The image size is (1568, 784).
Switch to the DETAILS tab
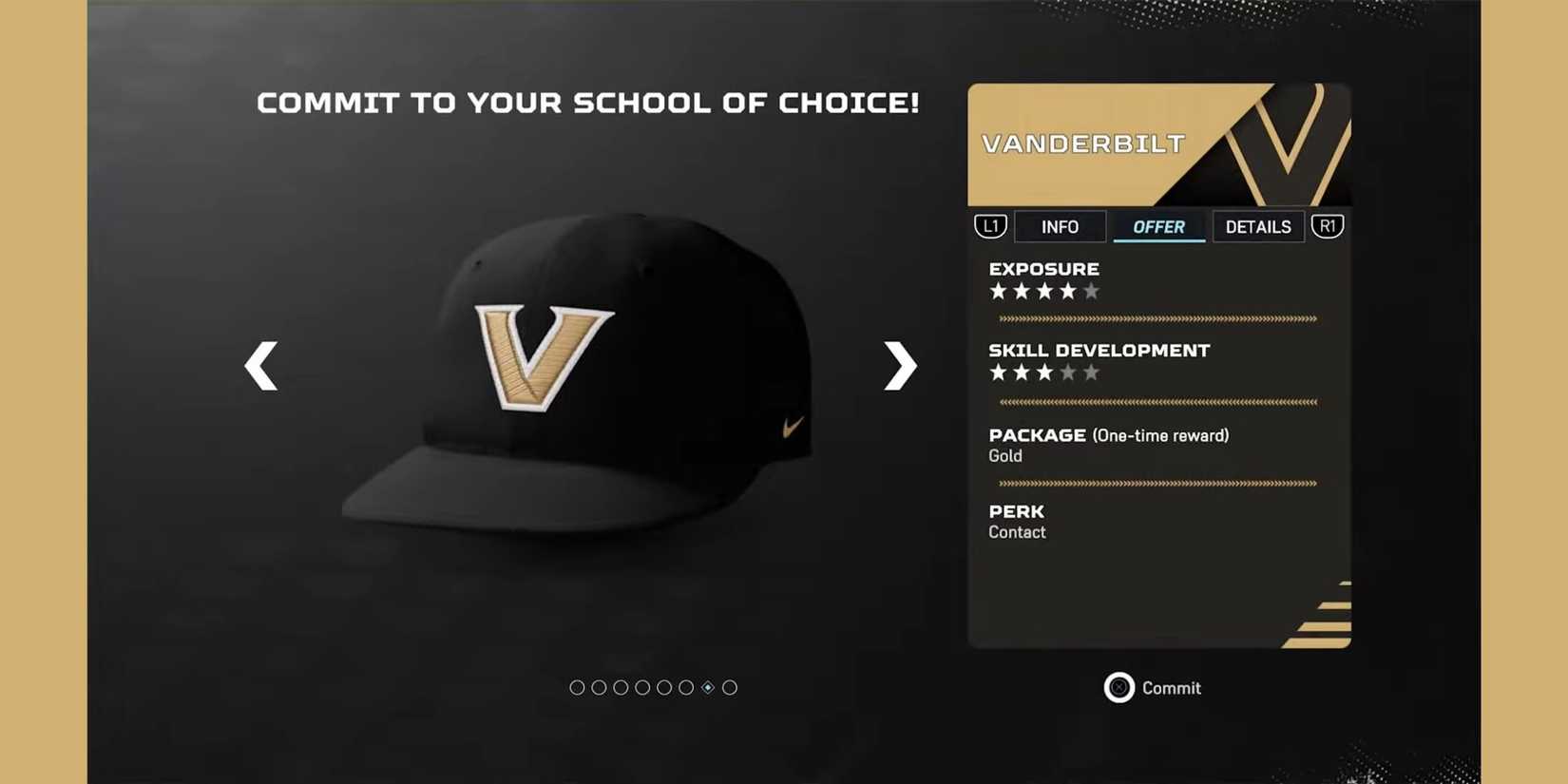tap(1258, 226)
